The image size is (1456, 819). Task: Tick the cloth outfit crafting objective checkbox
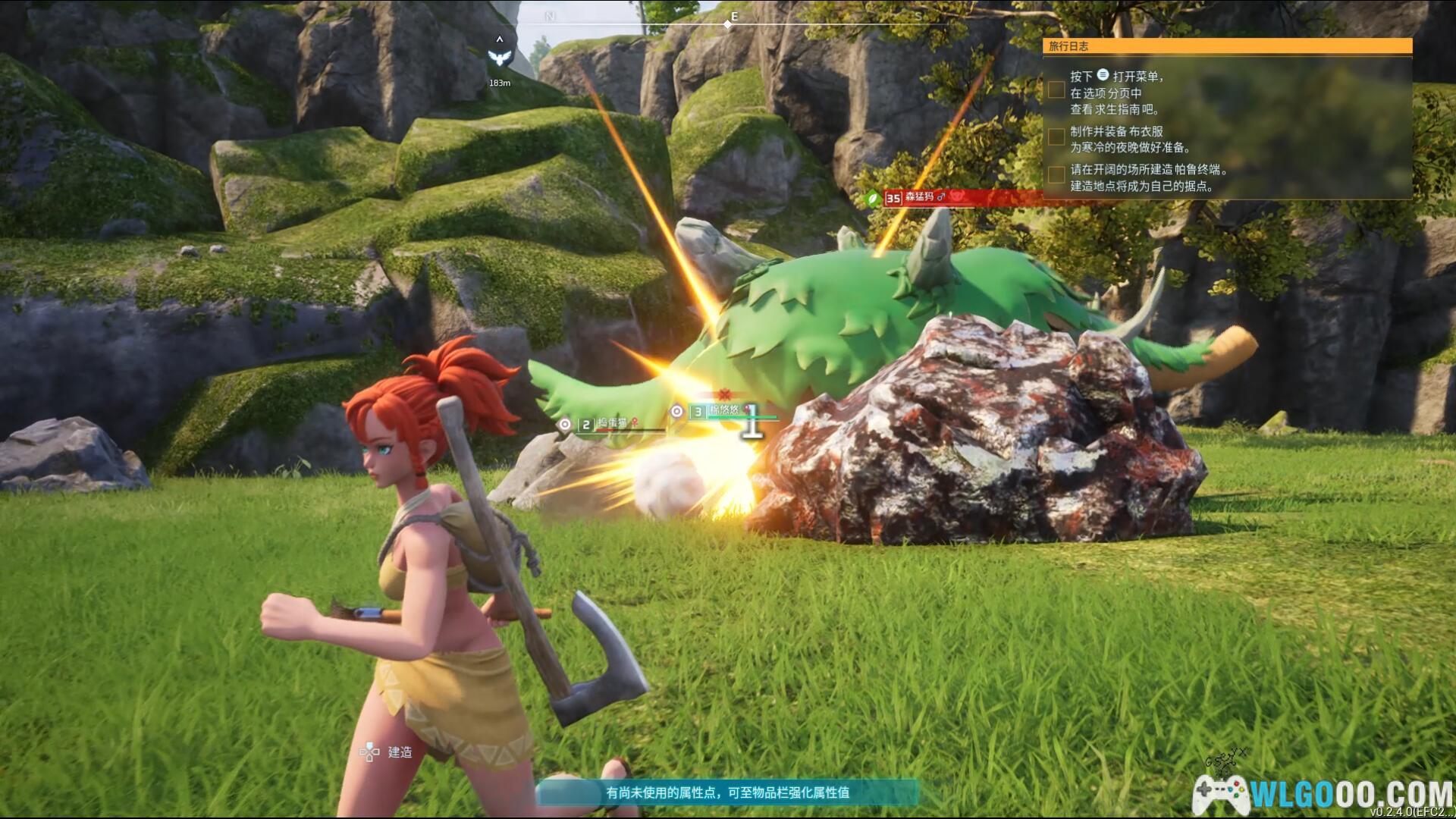pyautogui.click(x=1056, y=137)
